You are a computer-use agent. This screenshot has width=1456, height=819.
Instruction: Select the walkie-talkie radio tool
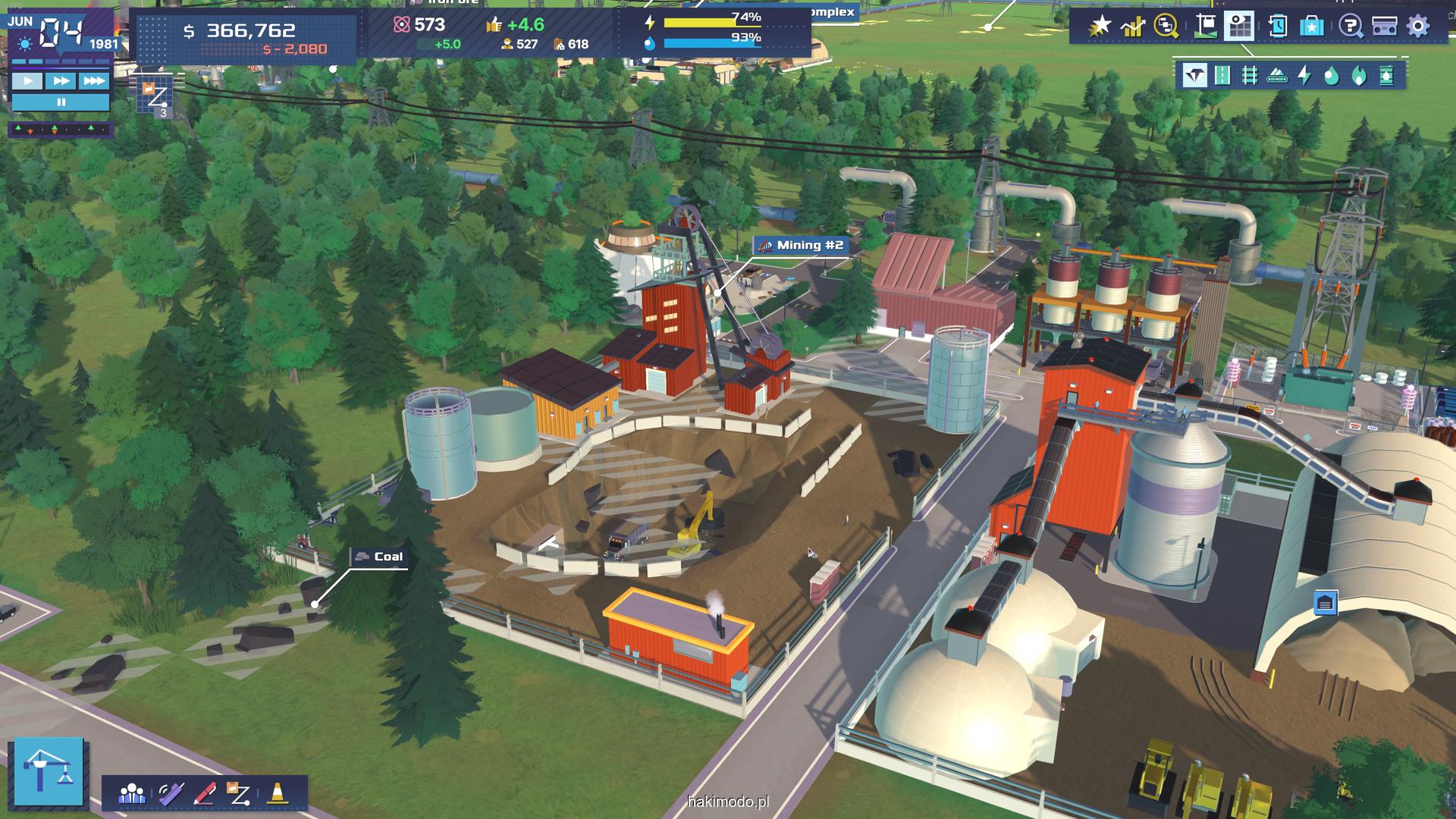point(171,794)
